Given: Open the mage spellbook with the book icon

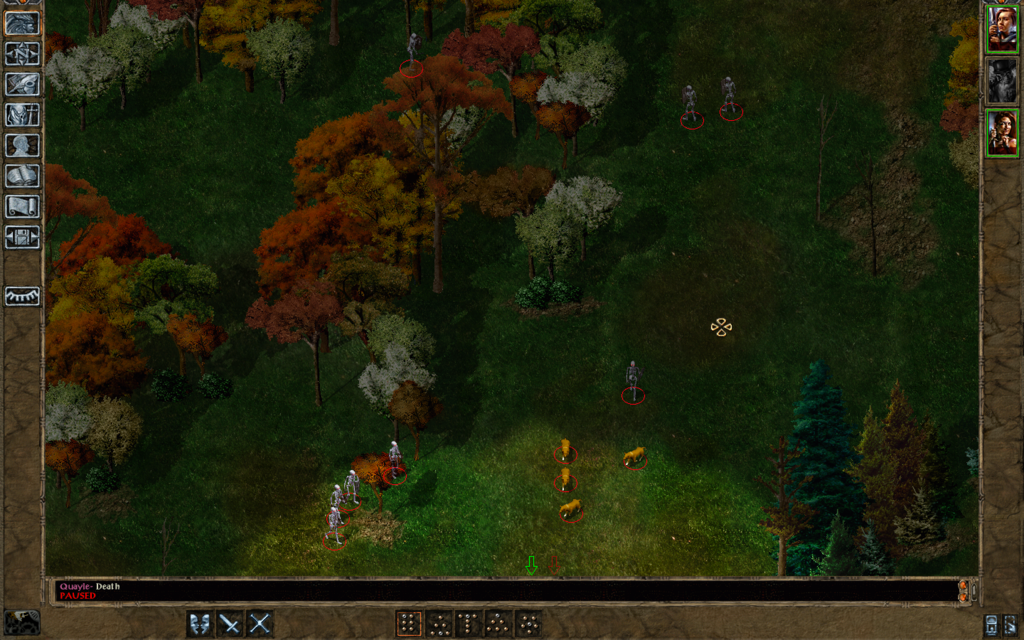Looking at the screenshot, I should [x=22, y=176].
